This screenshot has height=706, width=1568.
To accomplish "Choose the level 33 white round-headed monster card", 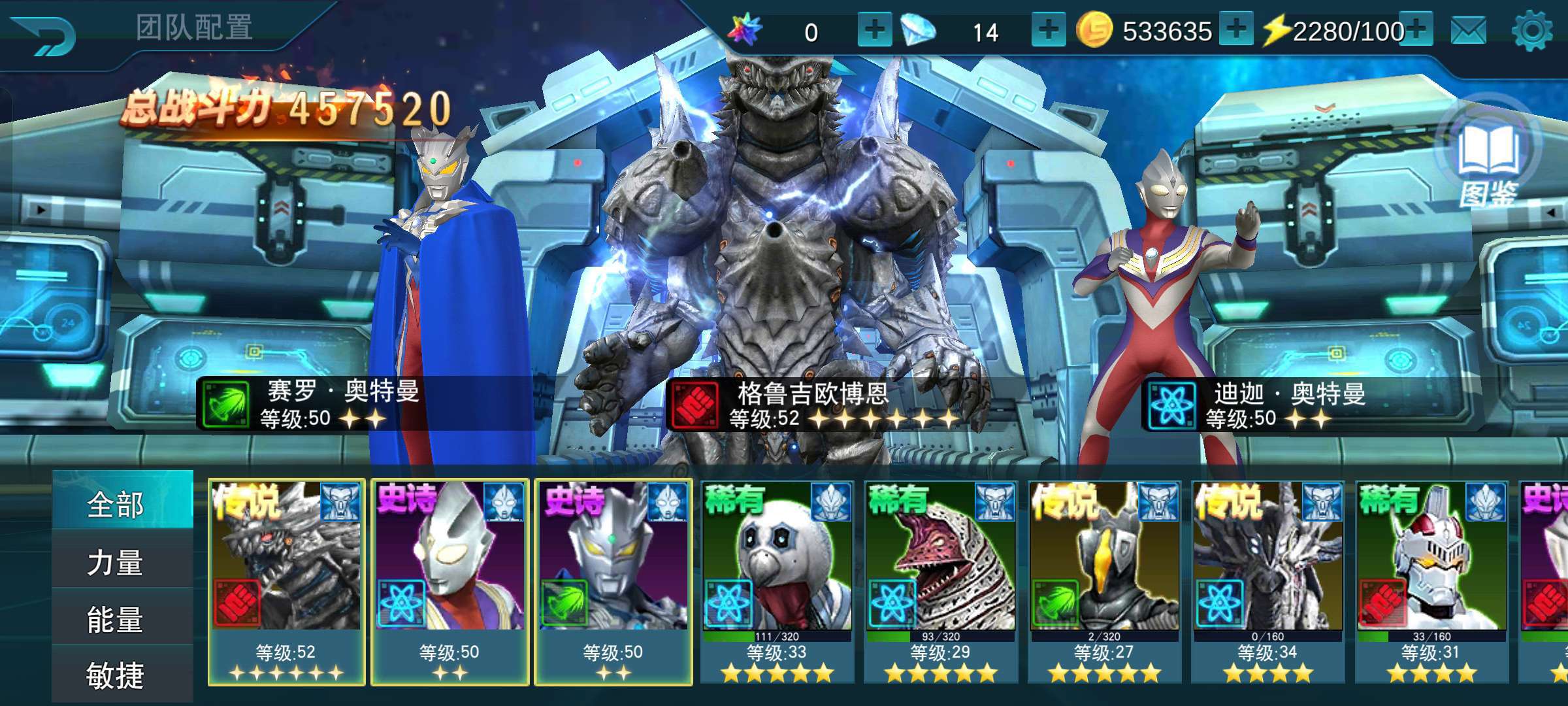I will point(777,582).
